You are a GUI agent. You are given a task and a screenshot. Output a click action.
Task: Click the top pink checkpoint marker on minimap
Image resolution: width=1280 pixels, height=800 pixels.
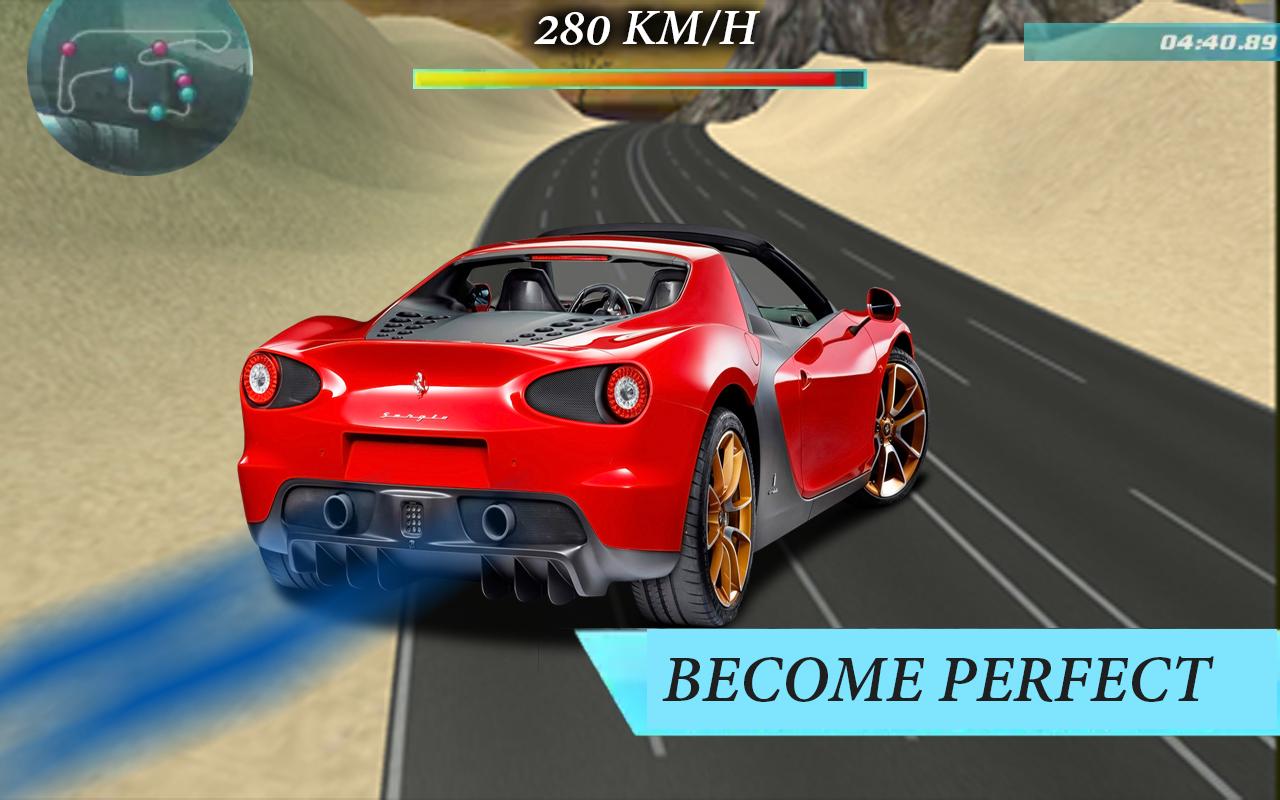click(x=159, y=48)
